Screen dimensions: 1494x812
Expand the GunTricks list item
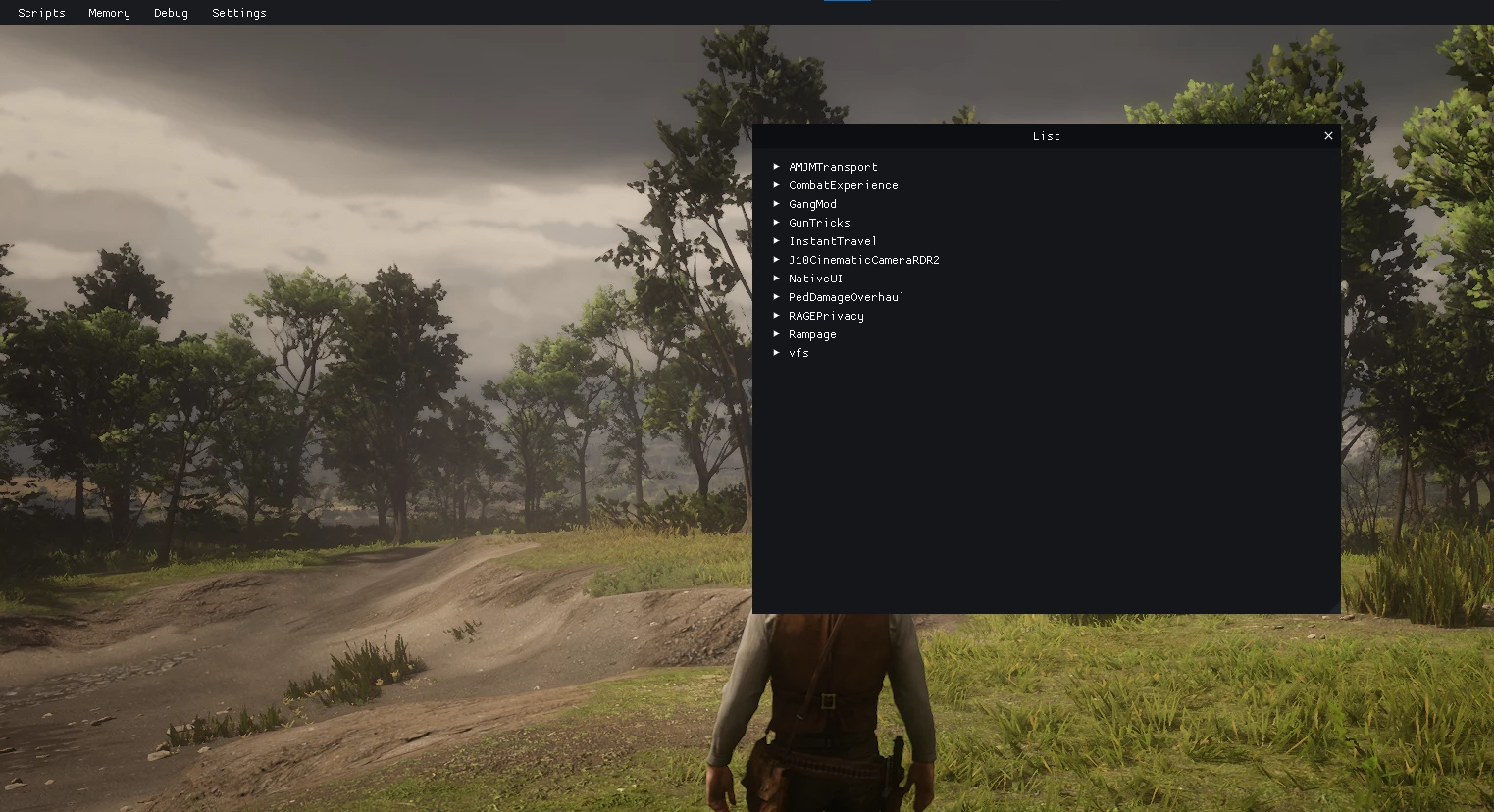click(x=777, y=223)
